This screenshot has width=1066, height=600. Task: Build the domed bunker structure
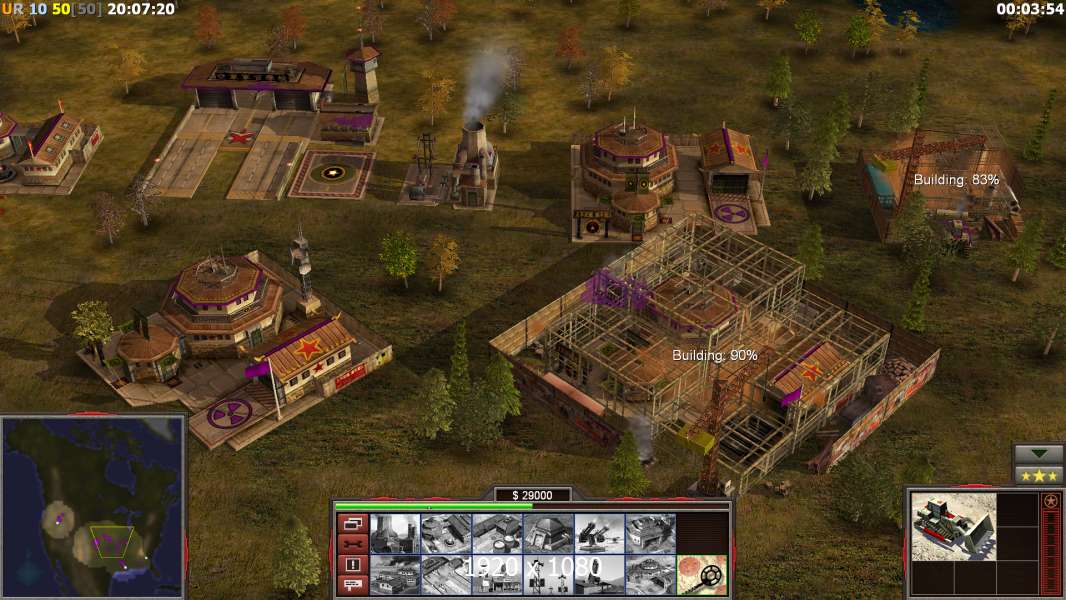[548, 534]
